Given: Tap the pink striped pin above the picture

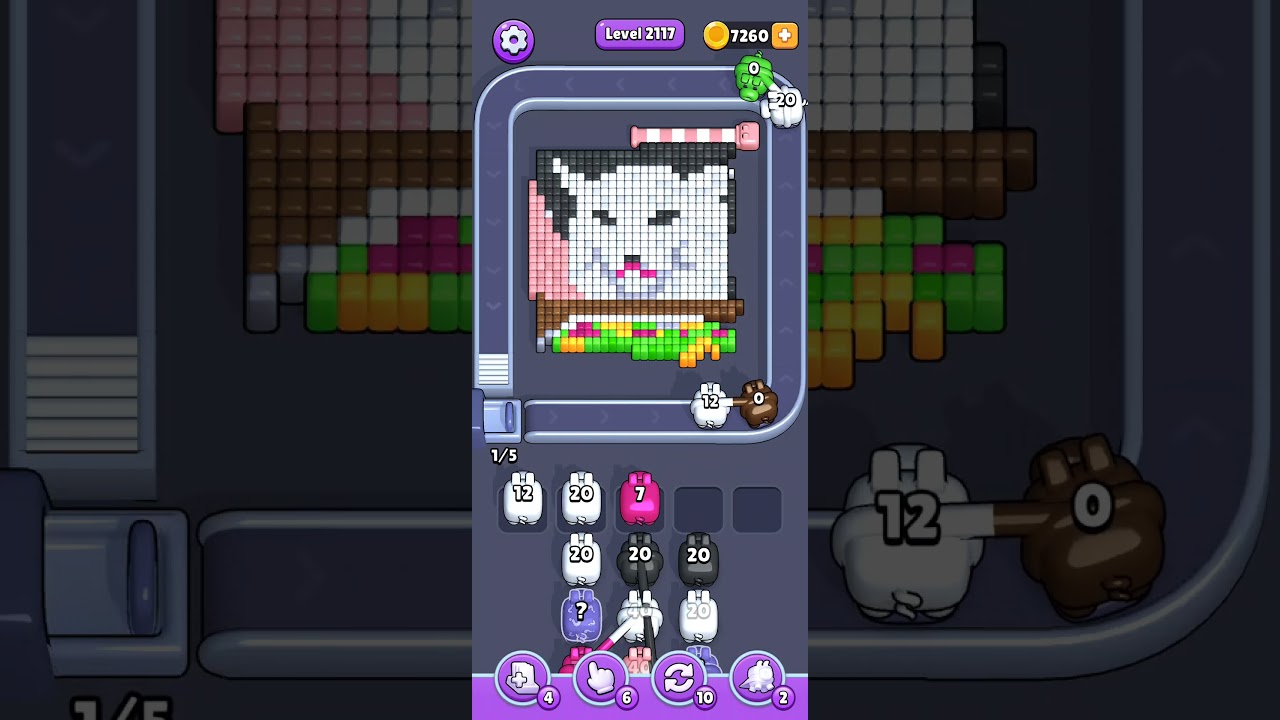Looking at the screenshot, I should pyautogui.click(x=690, y=136).
